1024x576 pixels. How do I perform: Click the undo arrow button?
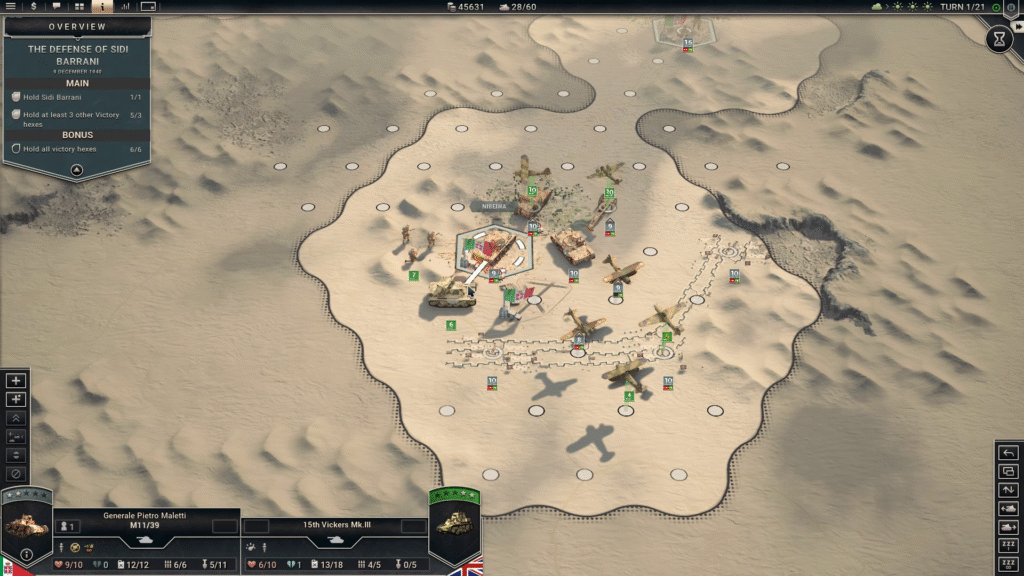pos(1009,454)
